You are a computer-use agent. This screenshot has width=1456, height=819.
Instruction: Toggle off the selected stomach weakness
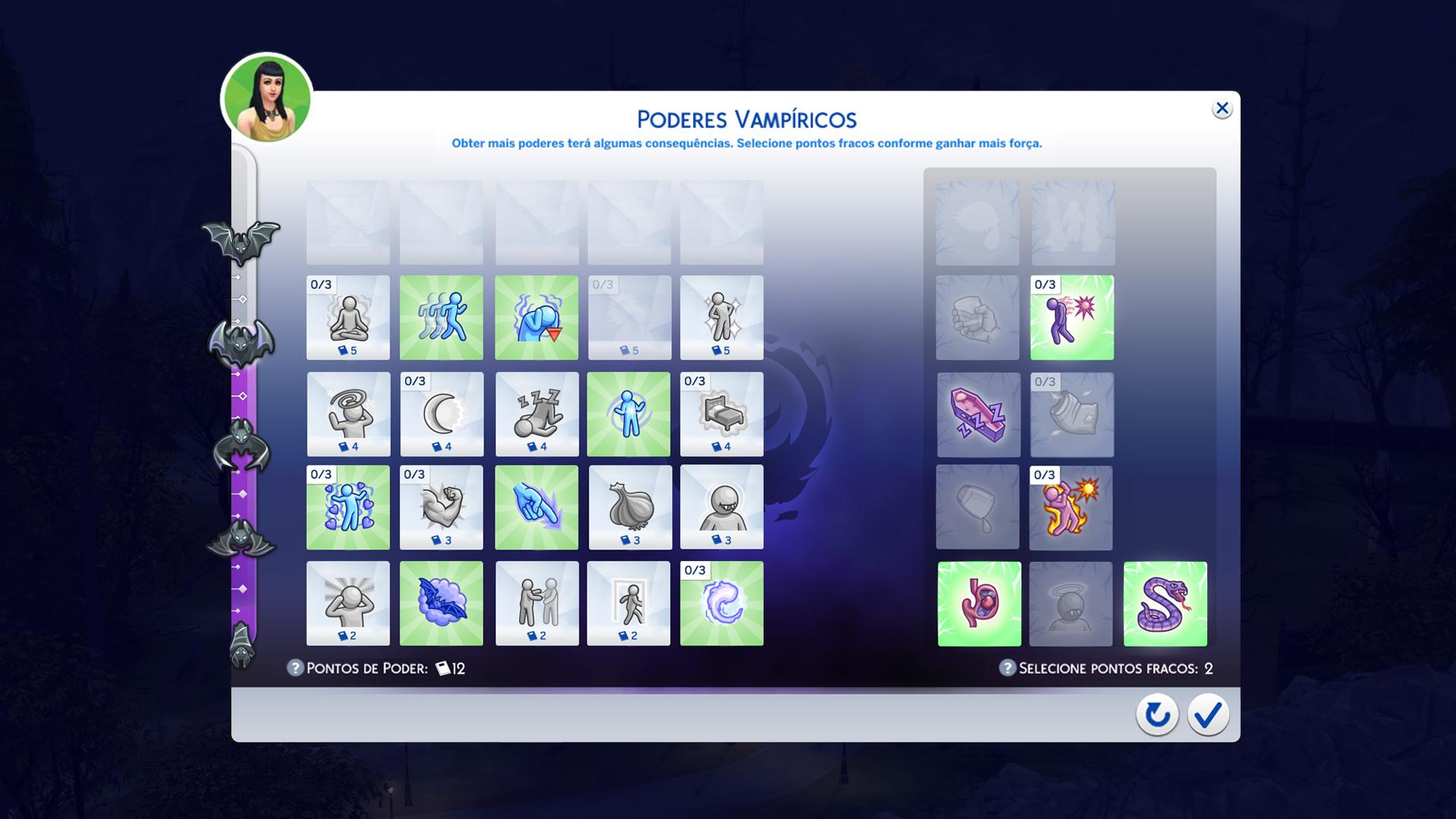coord(978,604)
